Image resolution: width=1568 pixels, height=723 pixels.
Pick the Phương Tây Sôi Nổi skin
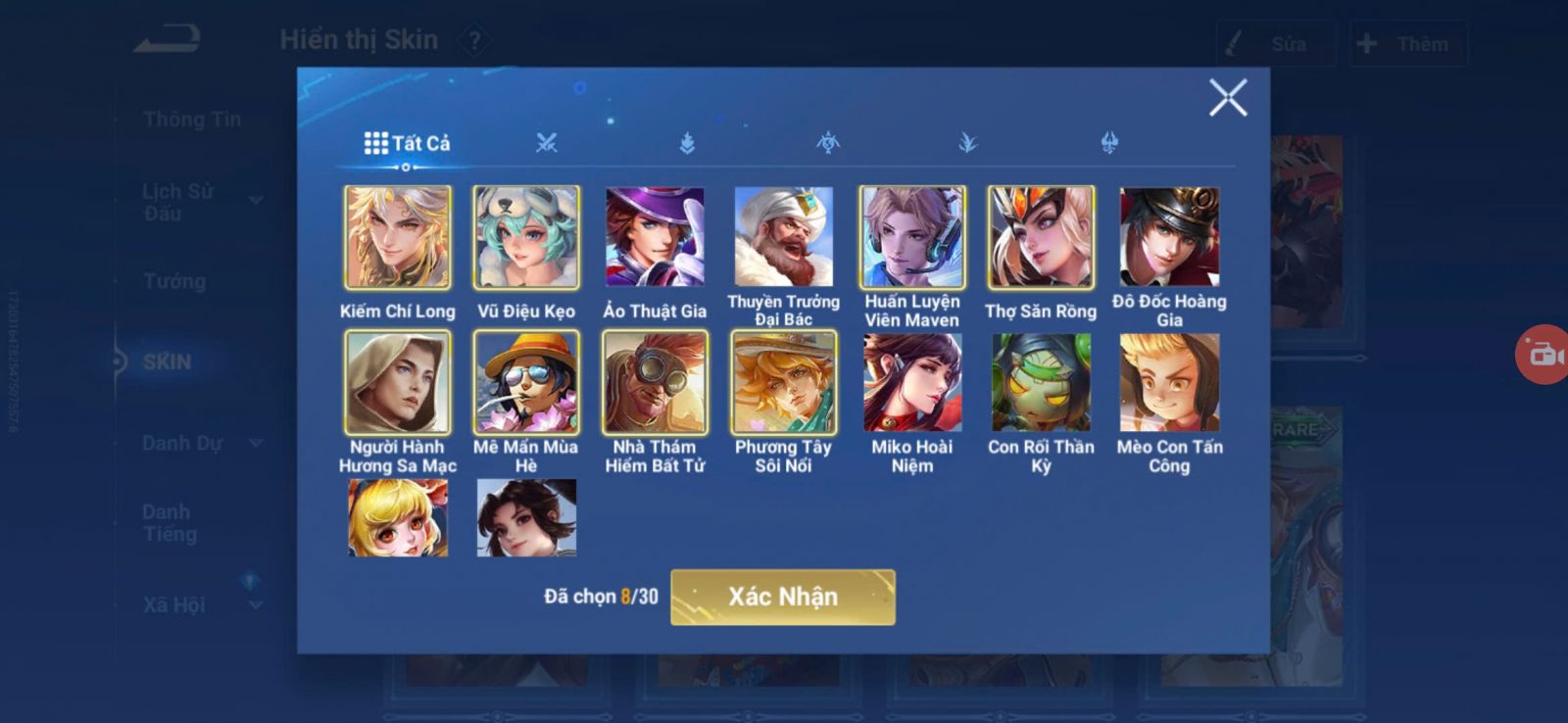(x=783, y=383)
